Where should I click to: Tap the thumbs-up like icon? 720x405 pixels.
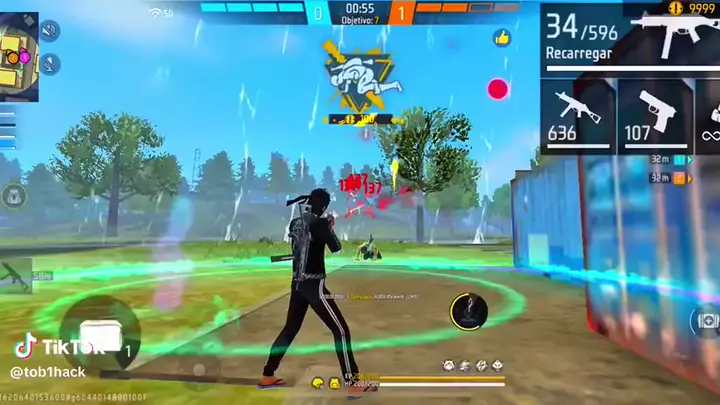pyautogui.click(x=501, y=38)
